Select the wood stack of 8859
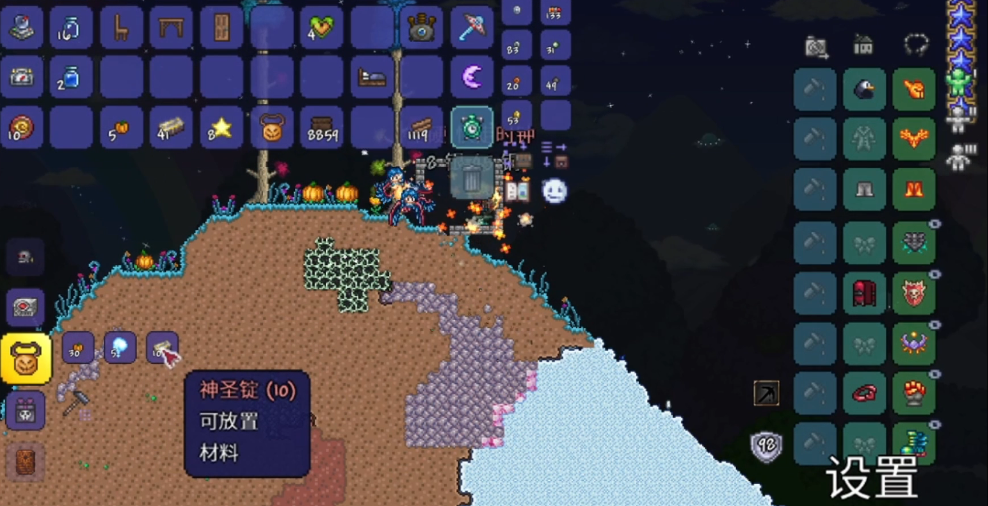988x506 pixels. [x=322, y=127]
